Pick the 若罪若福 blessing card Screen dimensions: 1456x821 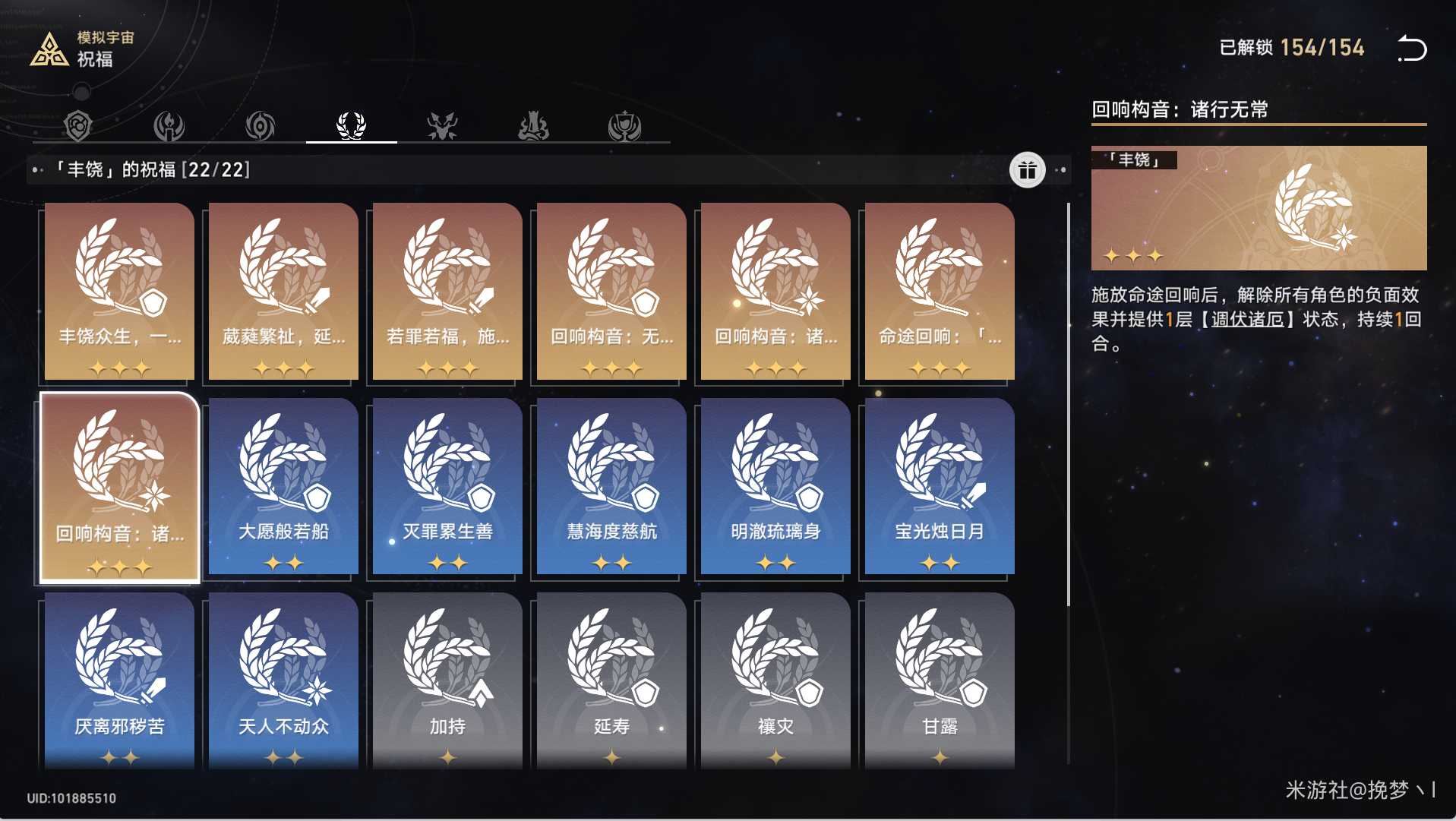447,291
